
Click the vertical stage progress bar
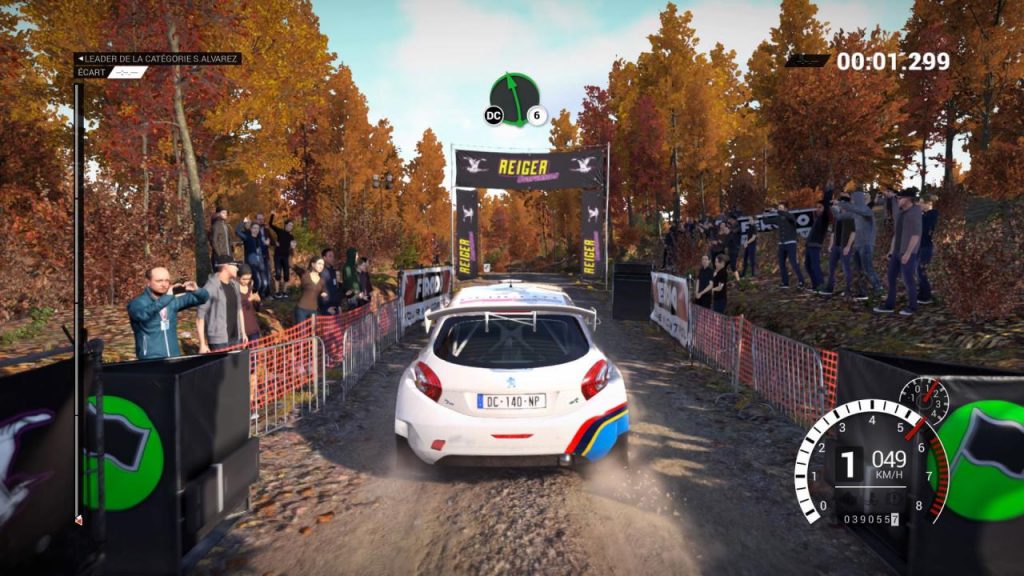78,300
